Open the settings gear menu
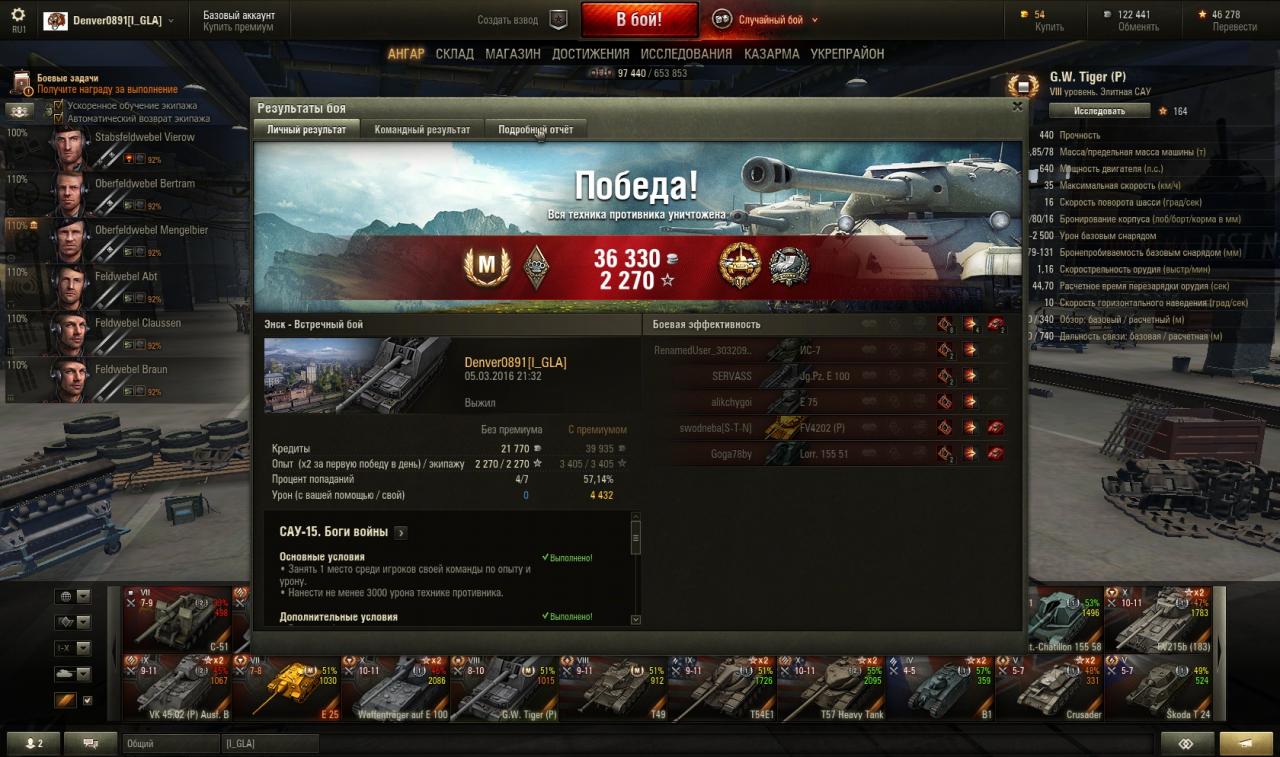The width and height of the screenshot is (1280, 757). click(18, 15)
